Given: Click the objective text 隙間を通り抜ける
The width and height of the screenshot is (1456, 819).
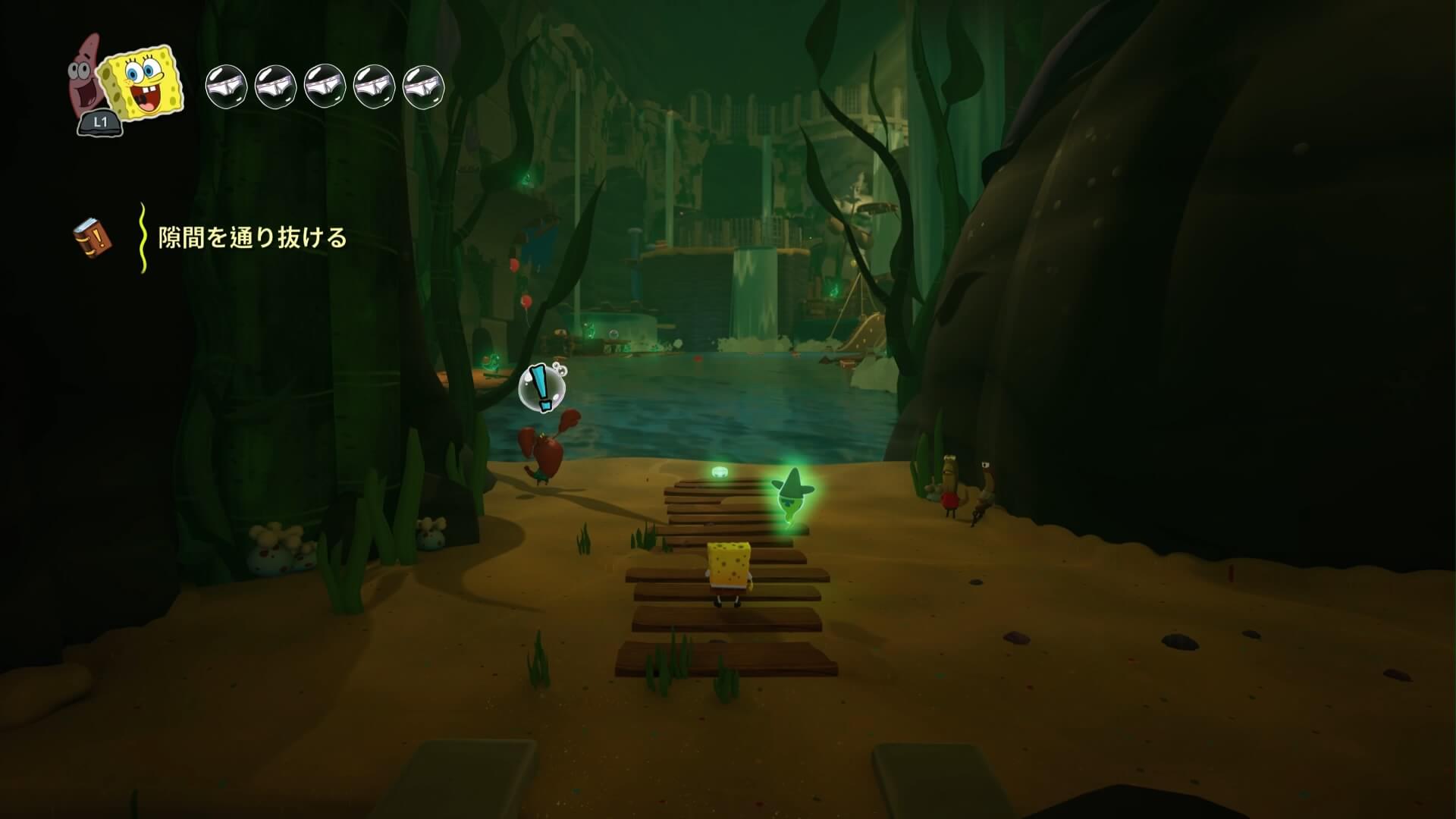Looking at the screenshot, I should 253,238.
